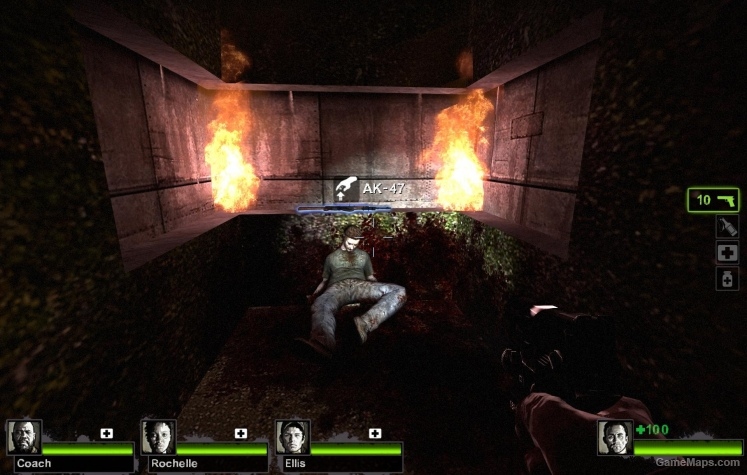Click Ellis's teammate portrait
747x475 pixels.
click(x=293, y=437)
